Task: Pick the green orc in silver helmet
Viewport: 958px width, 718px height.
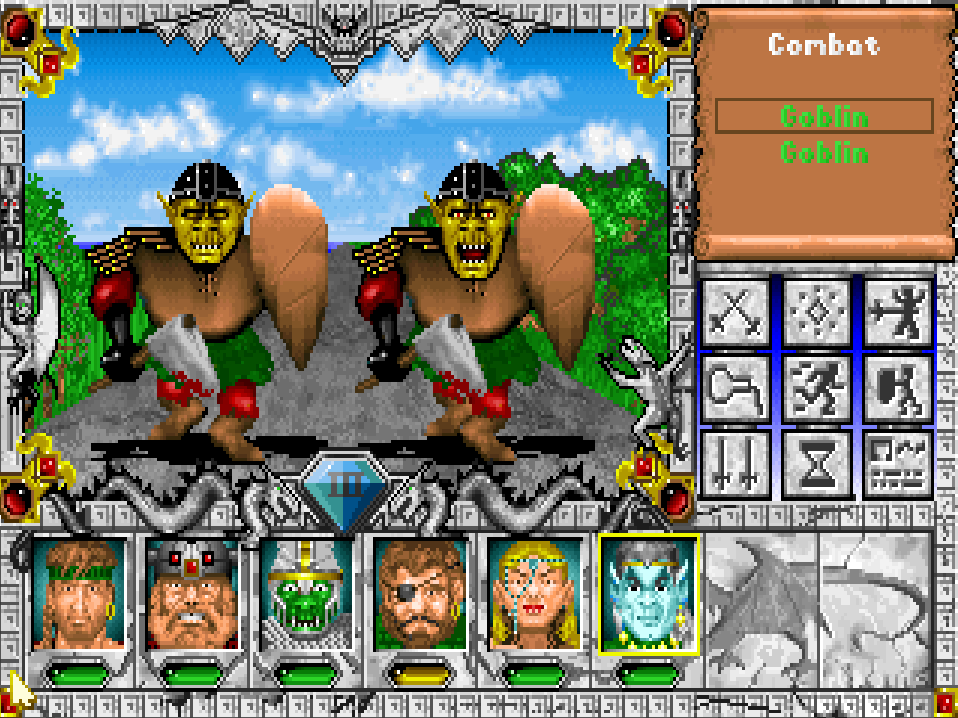Action: click(x=307, y=594)
